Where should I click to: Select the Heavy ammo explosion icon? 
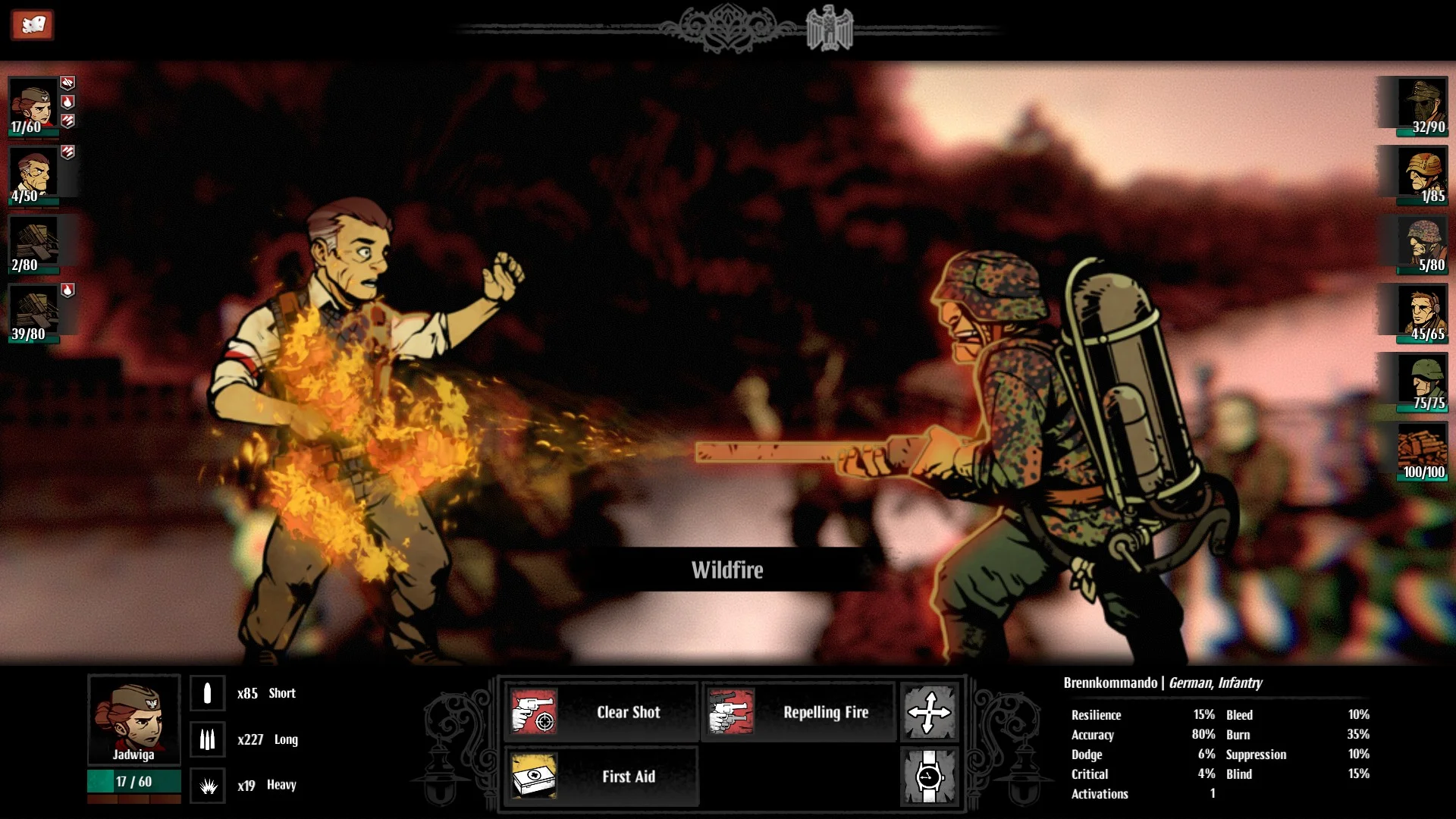[207, 786]
